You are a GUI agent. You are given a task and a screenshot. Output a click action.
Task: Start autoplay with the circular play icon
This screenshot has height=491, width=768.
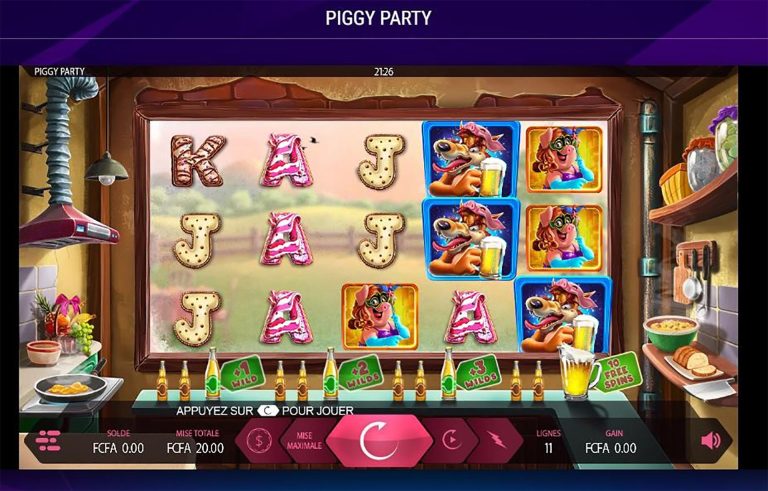[451, 440]
